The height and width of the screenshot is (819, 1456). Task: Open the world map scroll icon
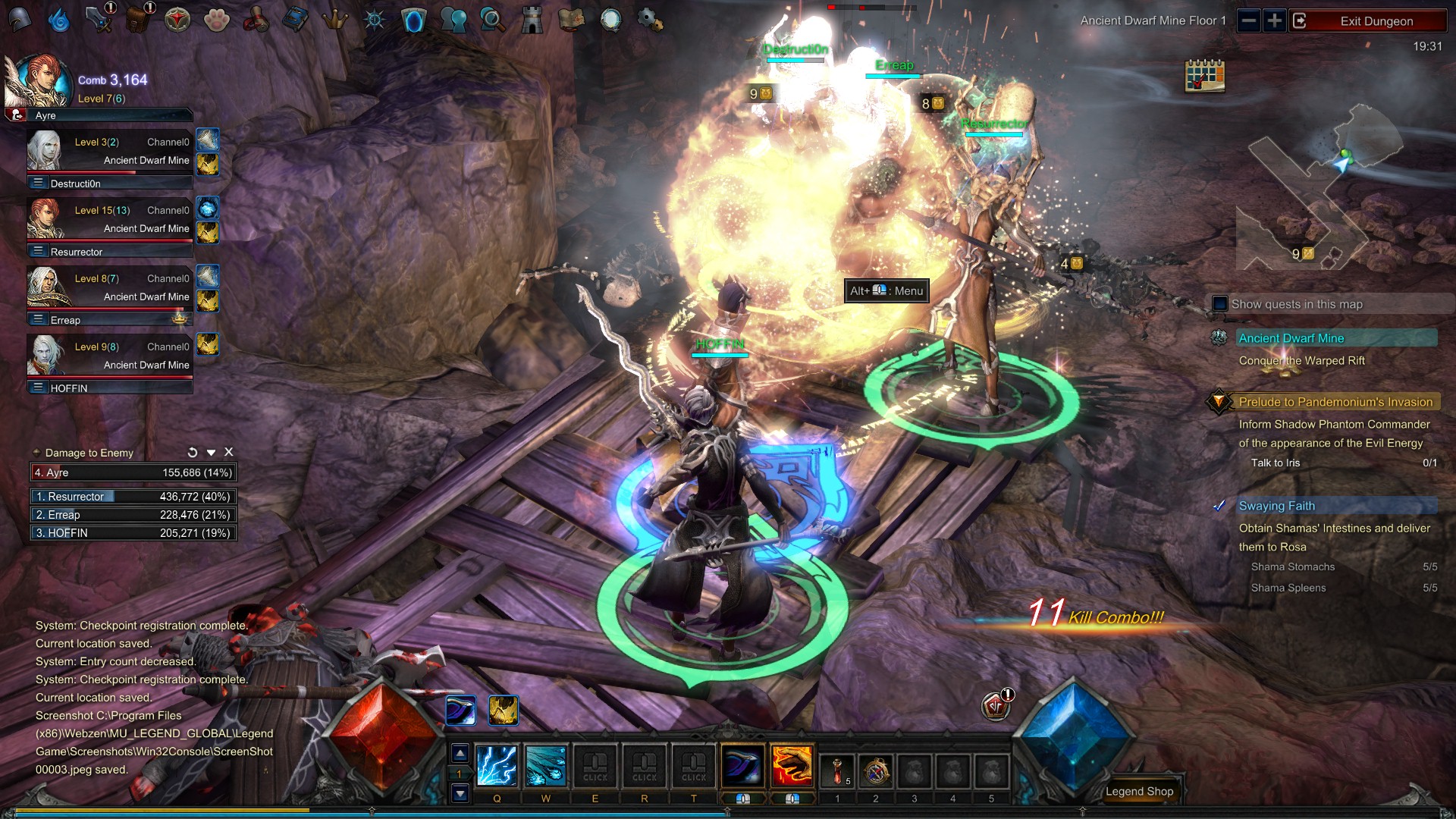[x=571, y=20]
